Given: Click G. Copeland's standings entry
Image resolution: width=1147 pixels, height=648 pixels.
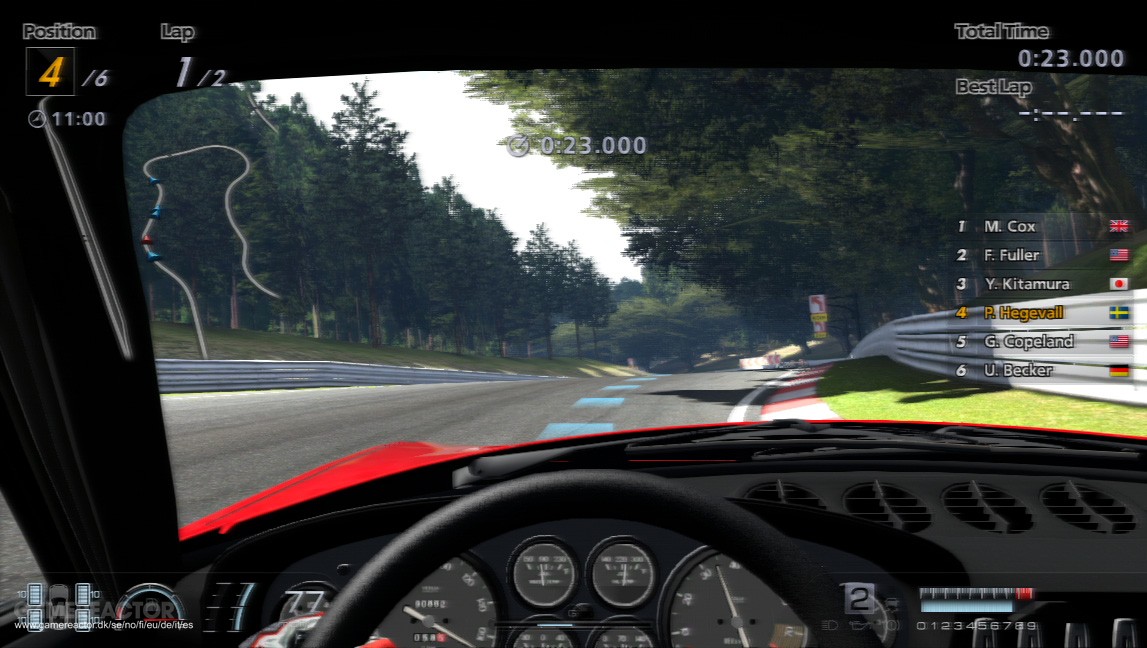Looking at the screenshot, I should (x=1040, y=341).
